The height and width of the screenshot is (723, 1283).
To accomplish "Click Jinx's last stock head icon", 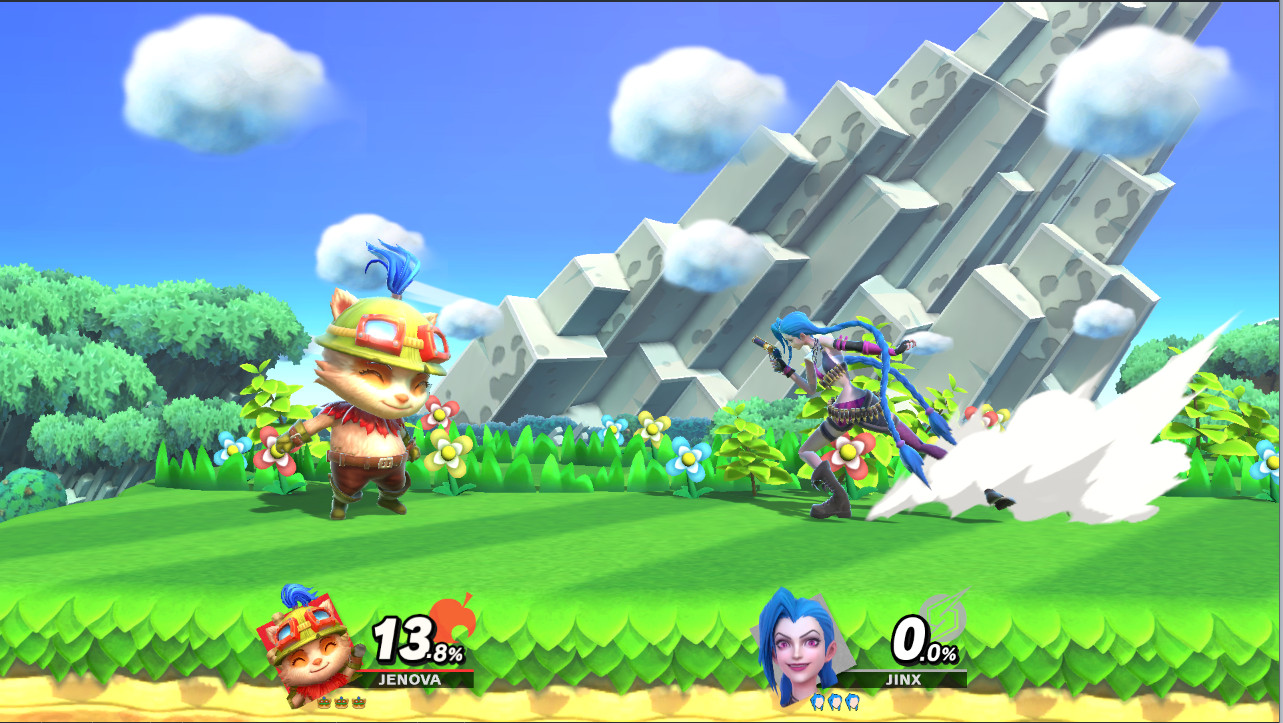I will click(x=851, y=701).
